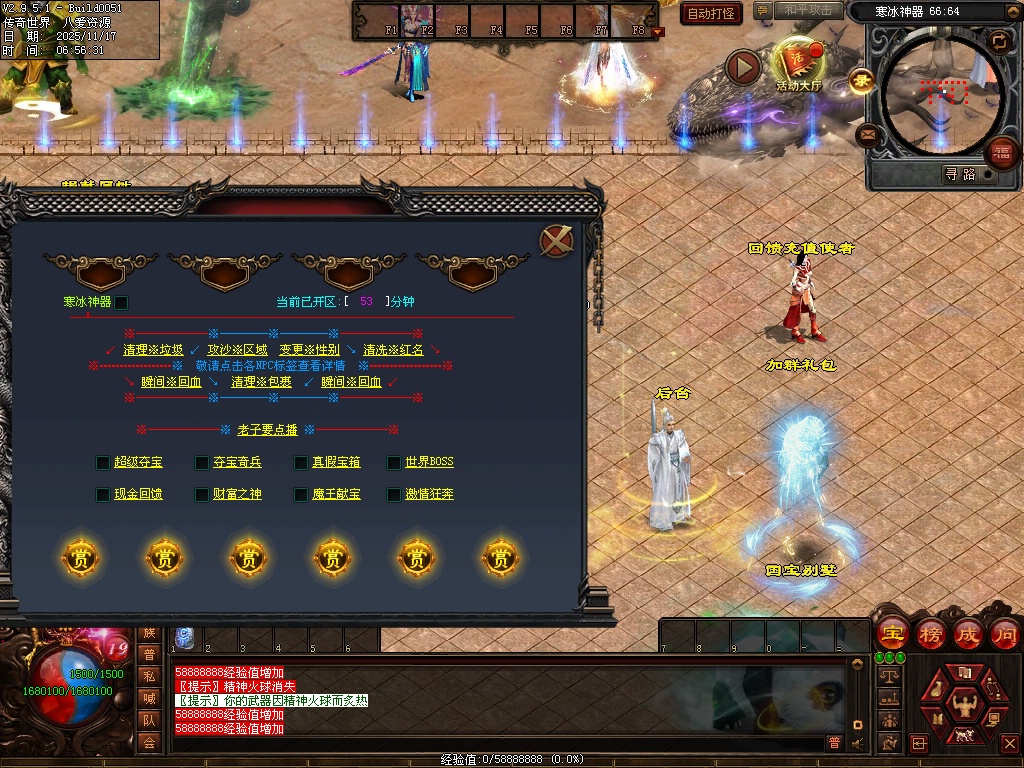Open the 清理※垃圾 cleanup link
Screen dimensions: 1024x768
153,350
